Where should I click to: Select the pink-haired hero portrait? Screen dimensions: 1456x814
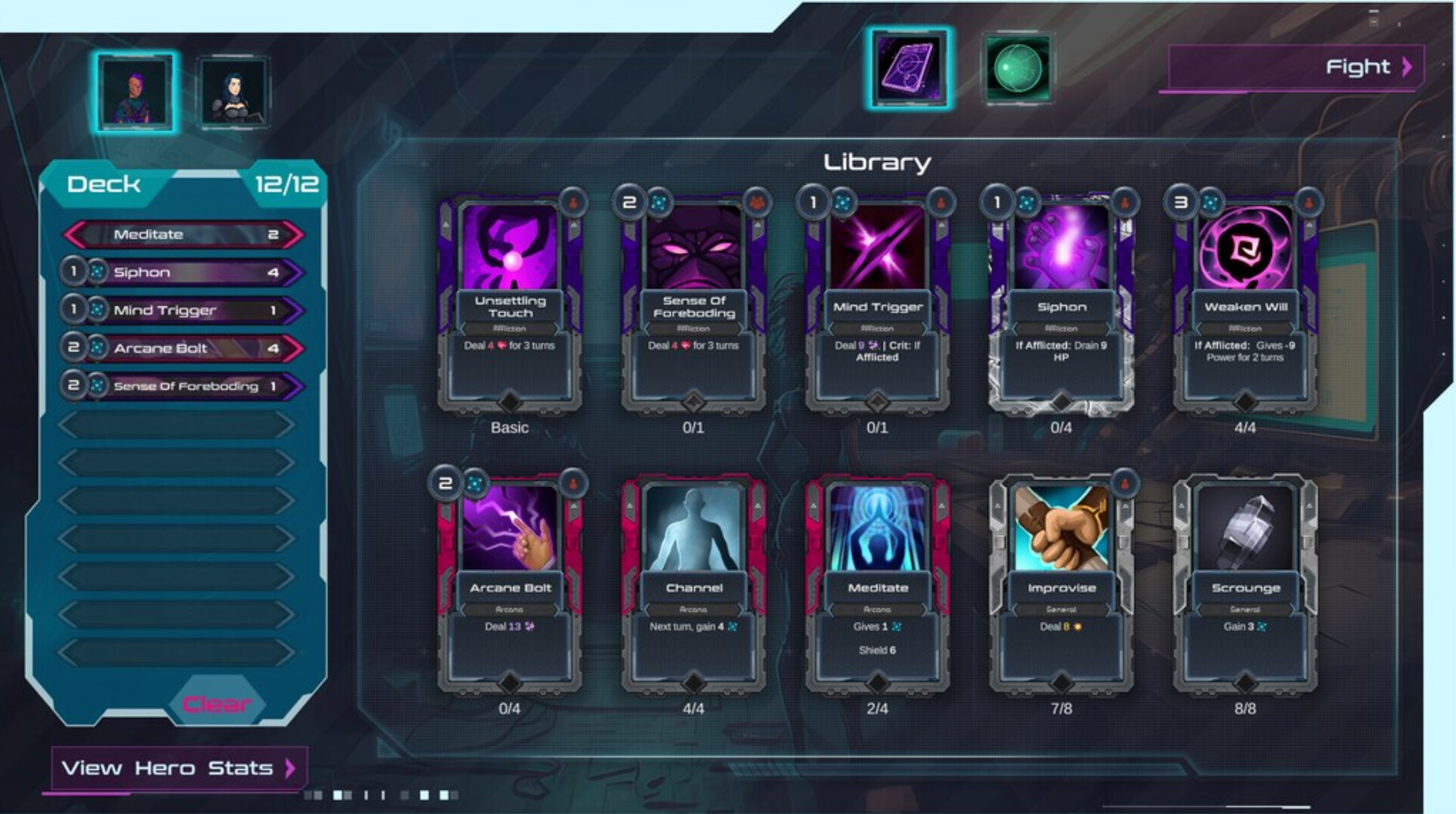tap(135, 93)
